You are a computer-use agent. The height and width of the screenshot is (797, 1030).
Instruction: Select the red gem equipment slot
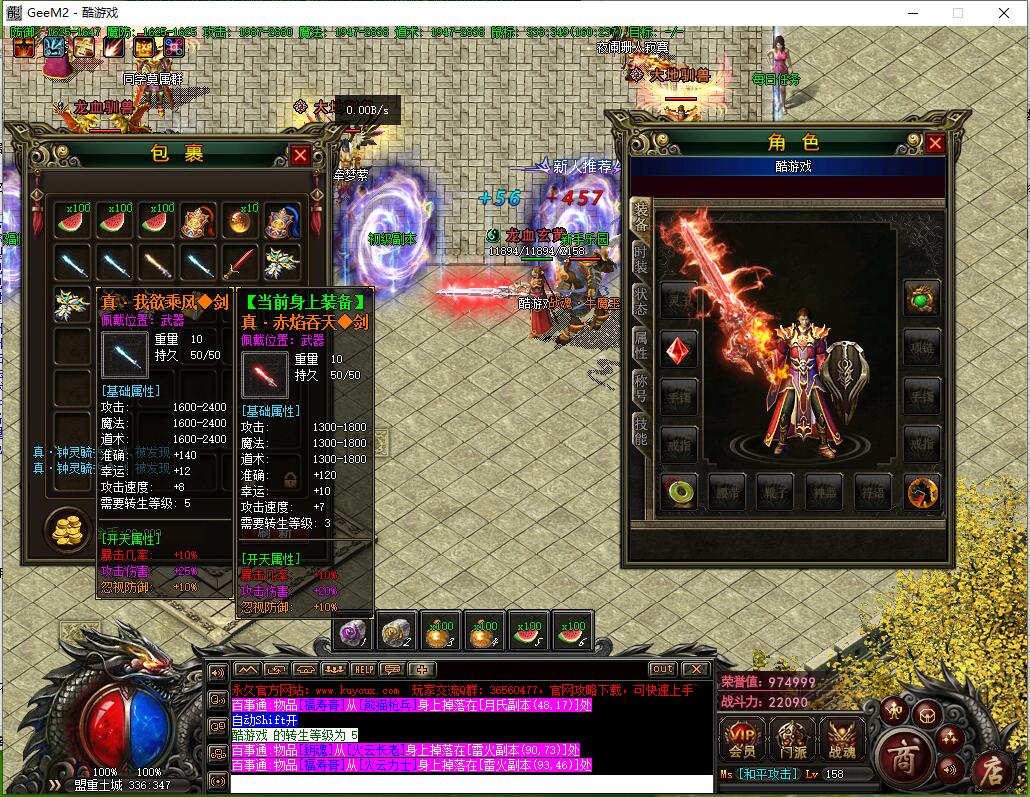(x=679, y=350)
